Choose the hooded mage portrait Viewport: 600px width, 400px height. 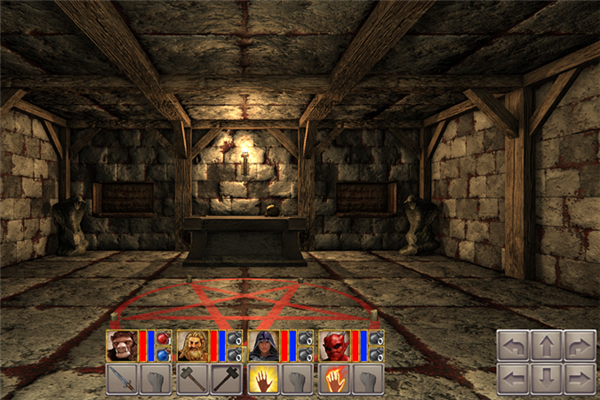[263, 345]
